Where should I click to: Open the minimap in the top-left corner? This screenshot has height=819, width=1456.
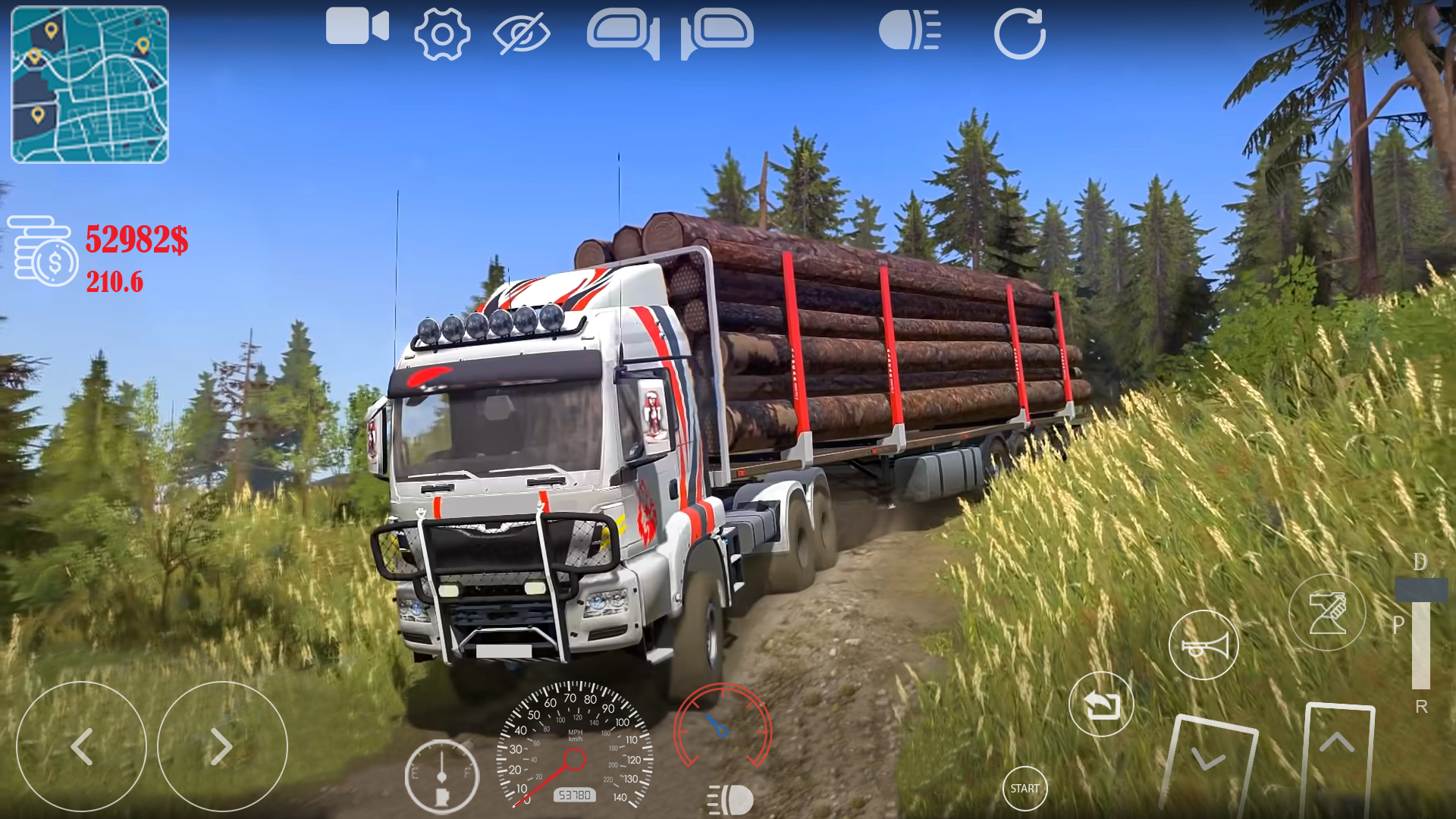pos(89,86)
